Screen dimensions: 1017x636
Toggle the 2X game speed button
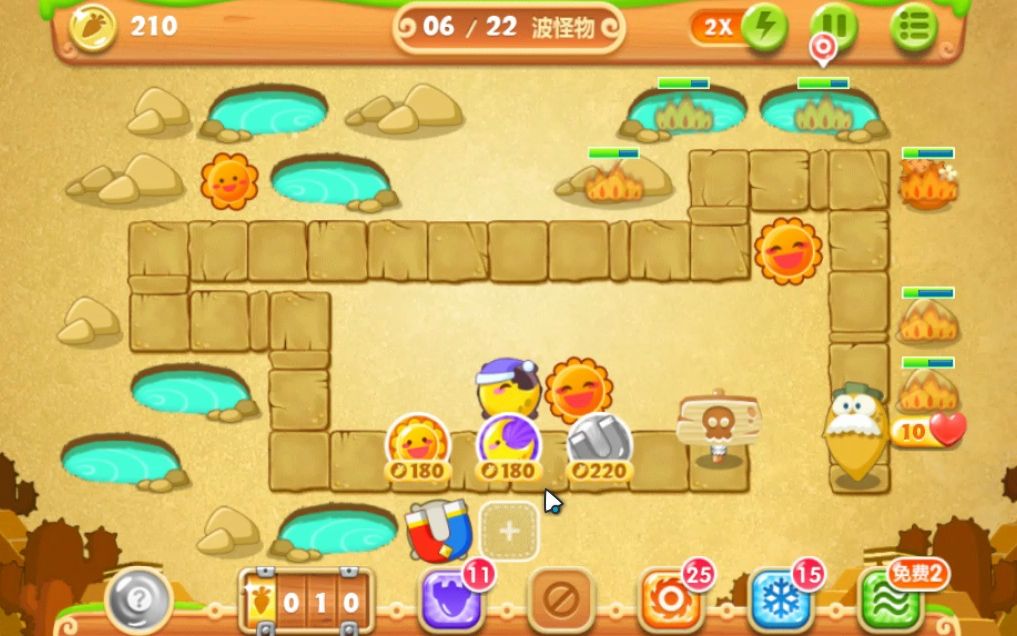pyautogui.click(x=736, y=27)
